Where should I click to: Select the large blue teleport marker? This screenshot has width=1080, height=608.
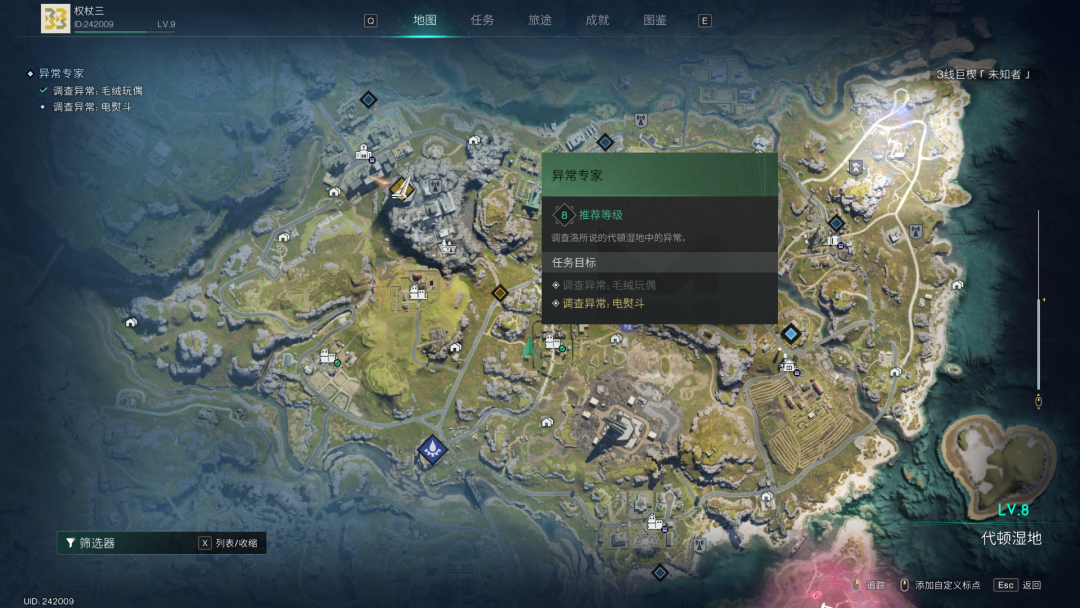(432, 449)
